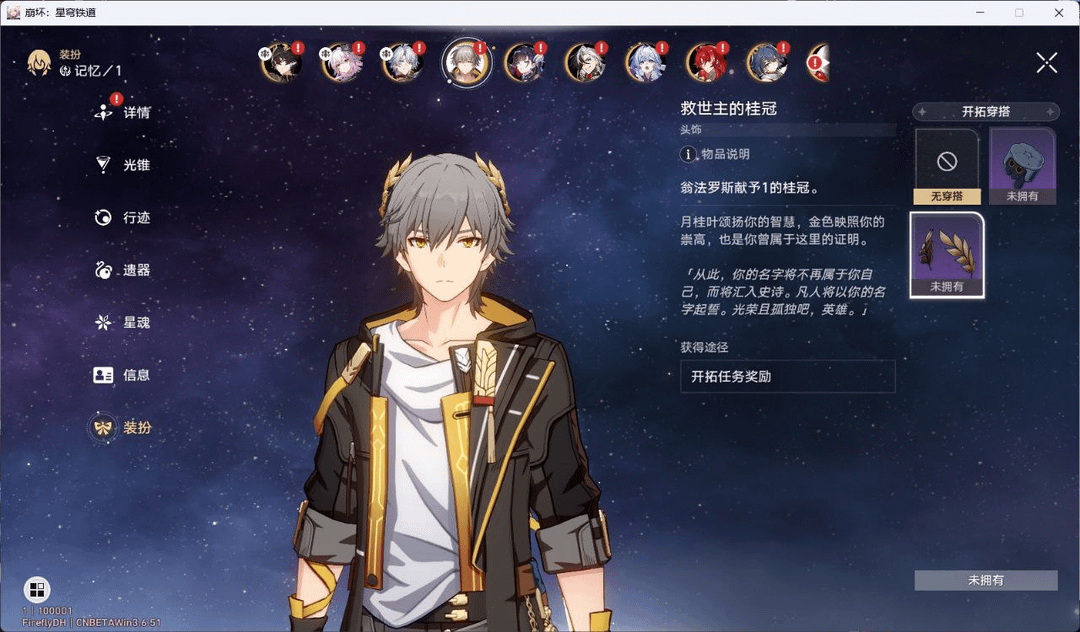
Task: Click the 未拥有 button at the bottom
Action: [x=985, y=580]
